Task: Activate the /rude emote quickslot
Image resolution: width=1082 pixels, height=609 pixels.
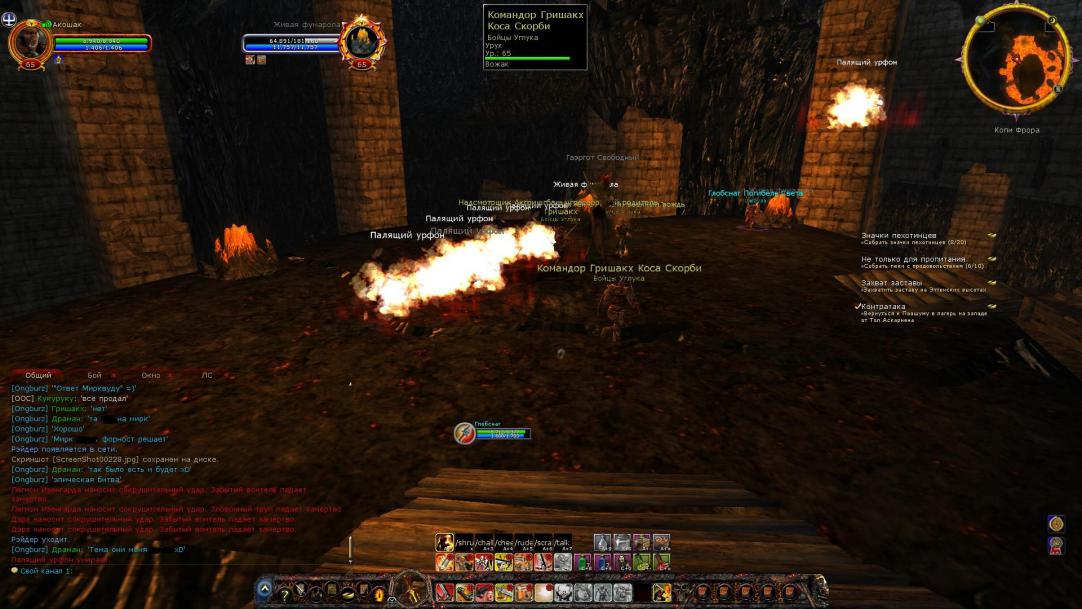Action: 523,543
